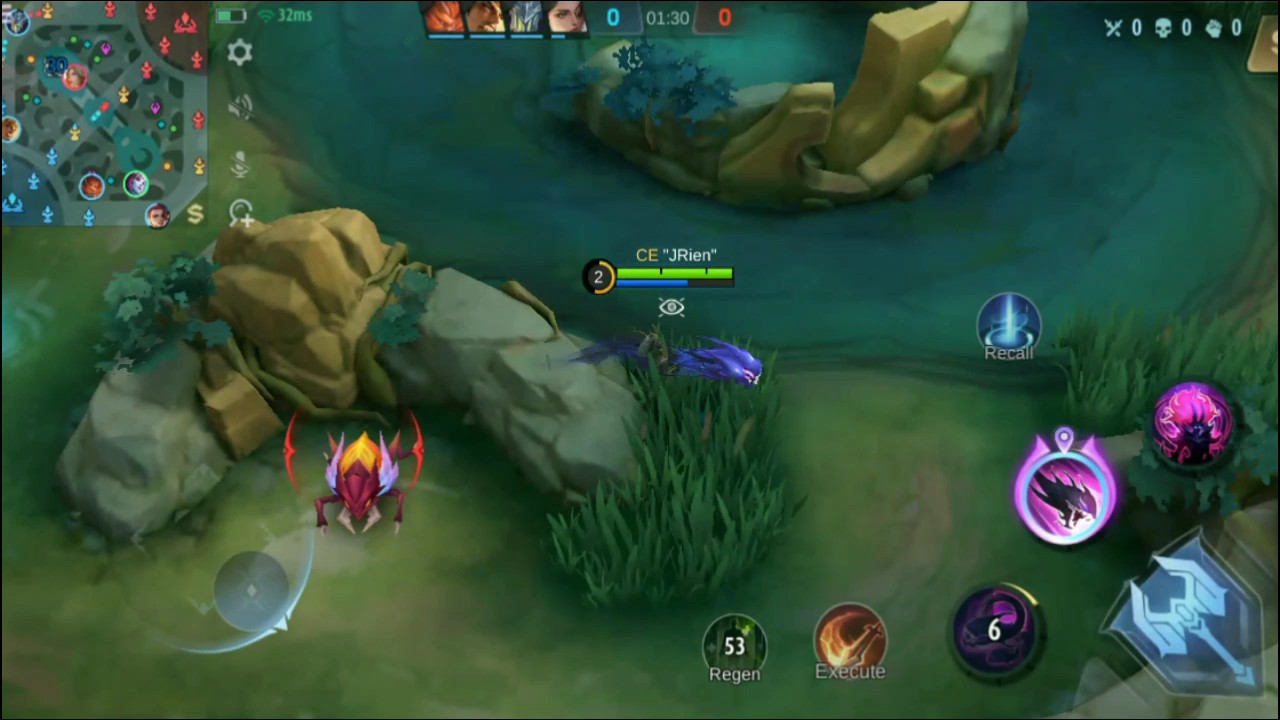Screen dimensions: 1280x720
Task: Tap the yellow S shop icon
Action: point(195,214)
